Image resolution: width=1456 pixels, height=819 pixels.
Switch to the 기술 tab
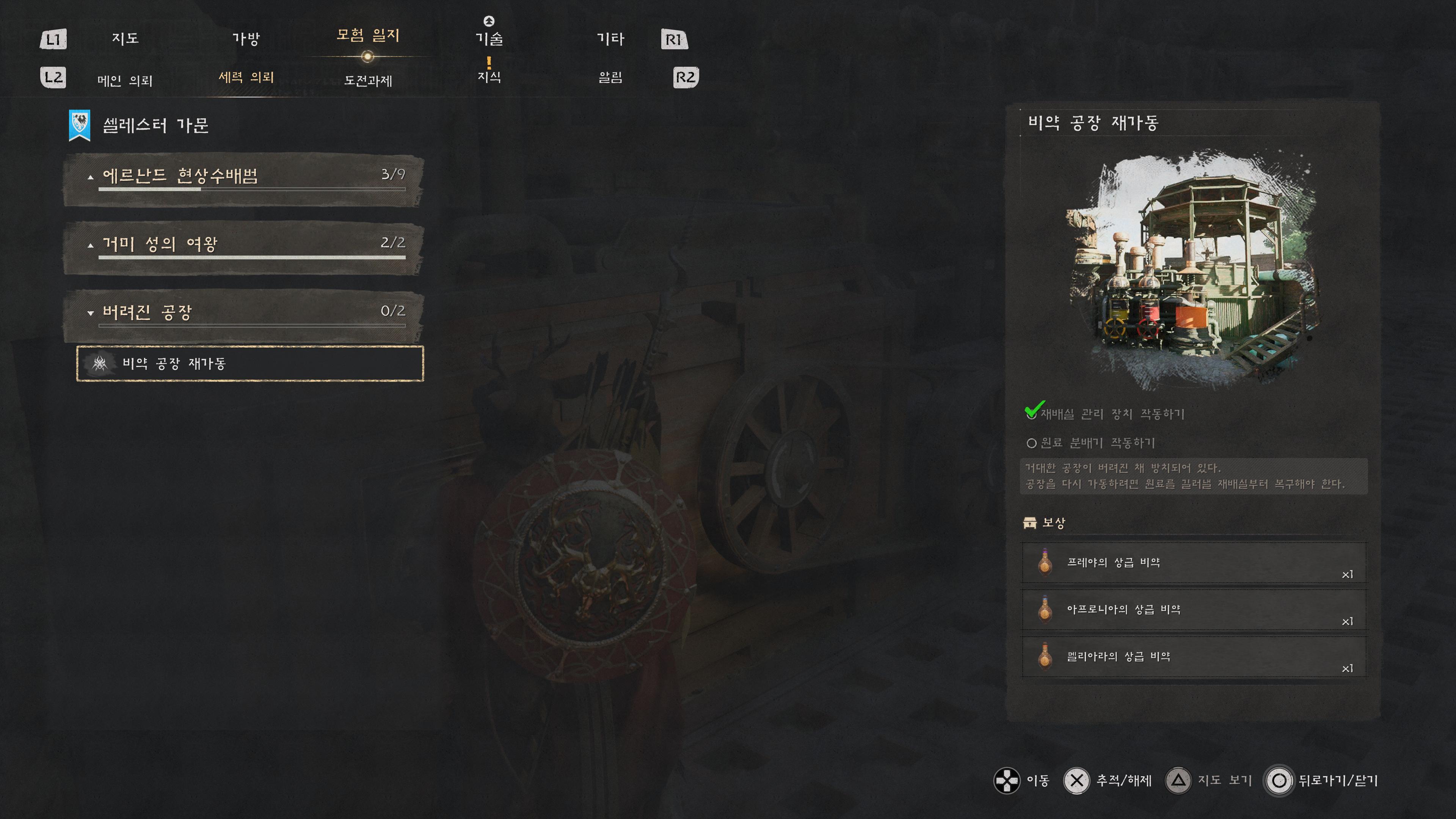(x=489, y=38)
